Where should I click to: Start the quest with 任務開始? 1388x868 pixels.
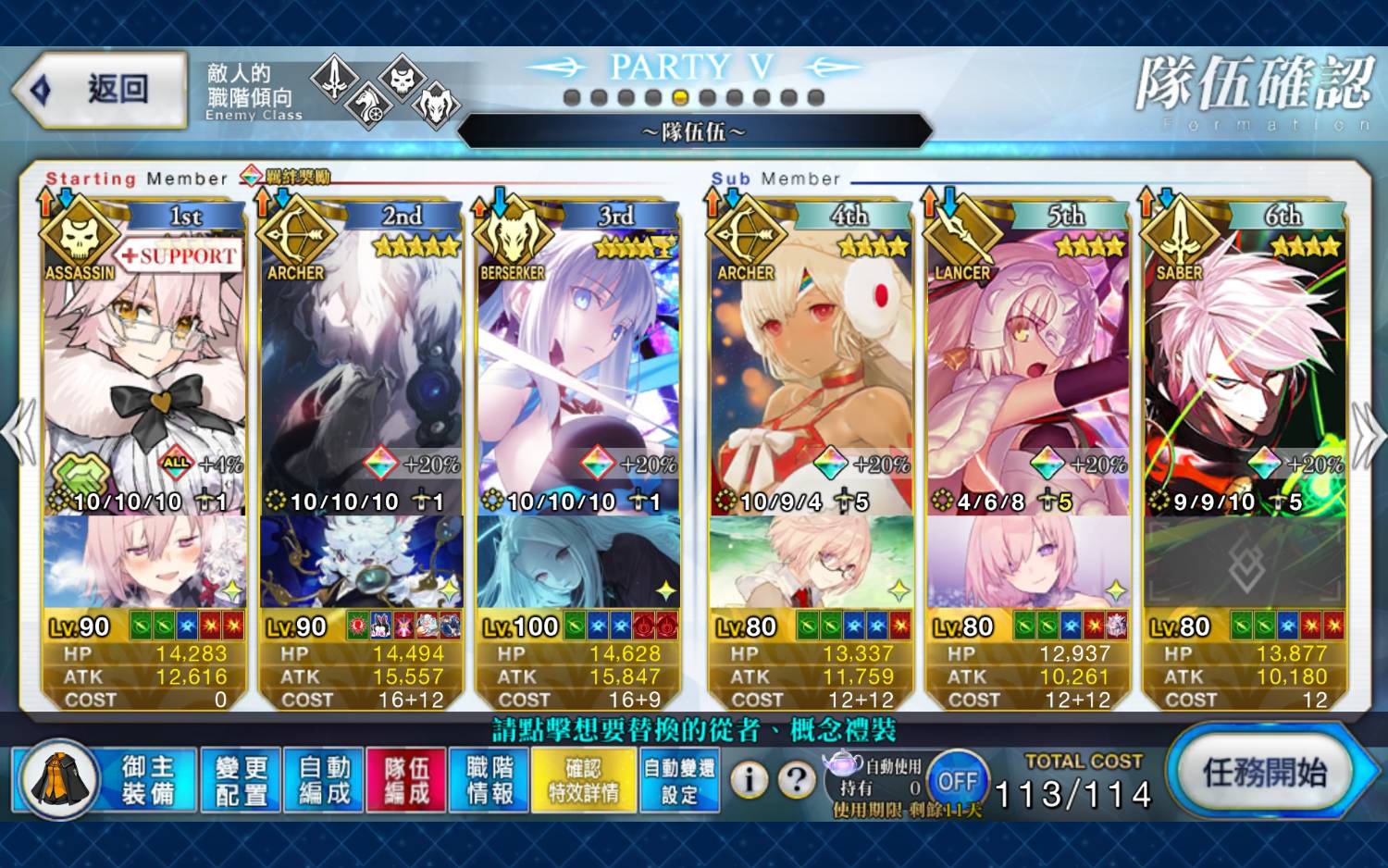click(1264, 773)
